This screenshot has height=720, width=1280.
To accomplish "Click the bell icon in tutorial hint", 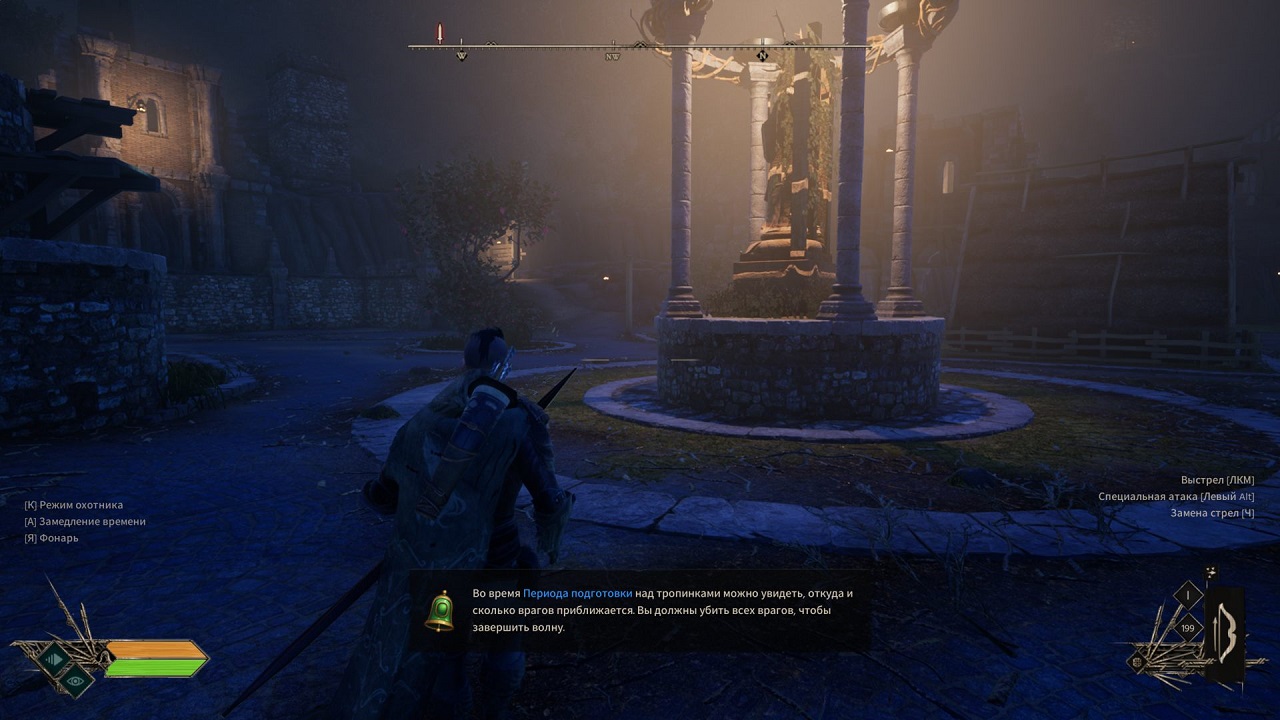I will tap(439, 611).
